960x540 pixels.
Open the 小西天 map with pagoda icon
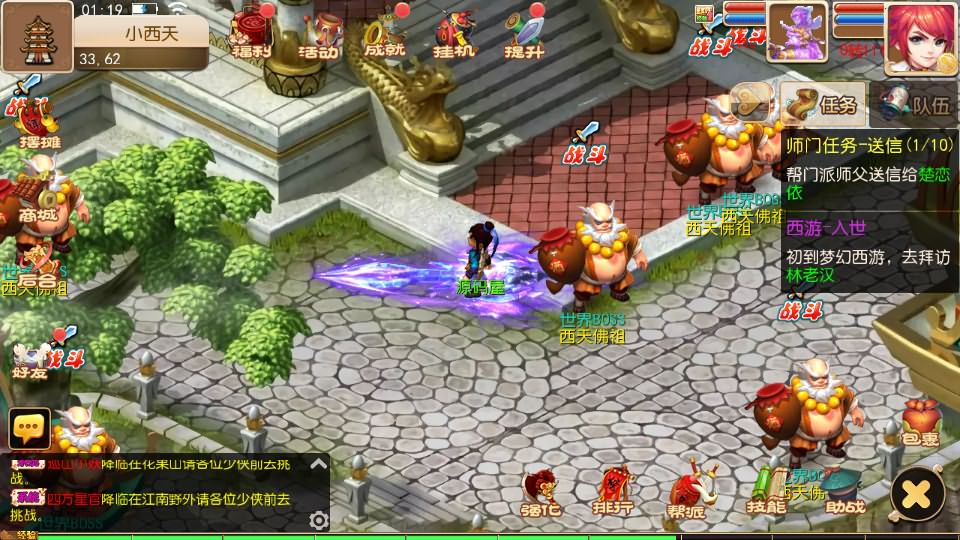37,36
